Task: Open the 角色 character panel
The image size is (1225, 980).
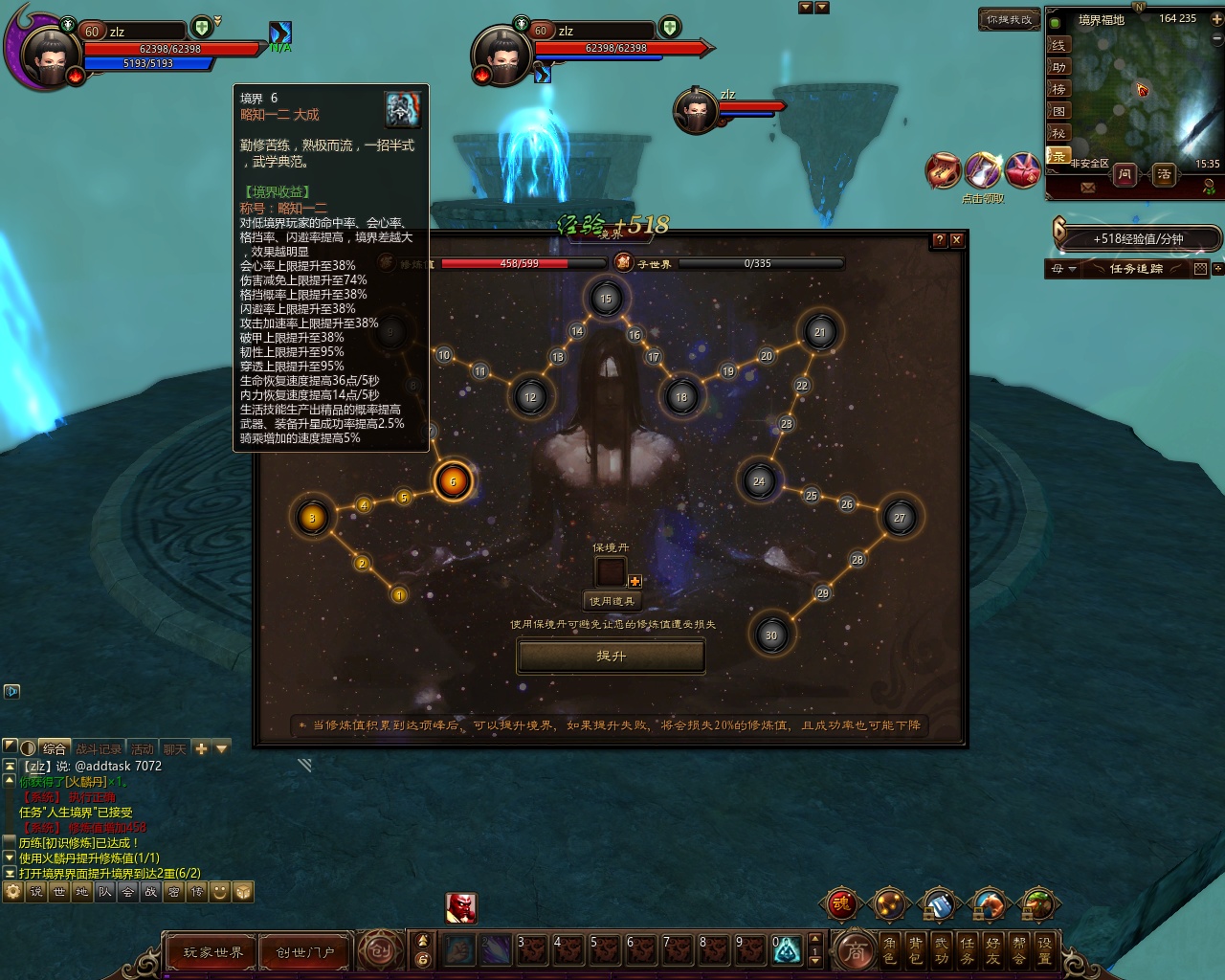Action: point(890,950)
